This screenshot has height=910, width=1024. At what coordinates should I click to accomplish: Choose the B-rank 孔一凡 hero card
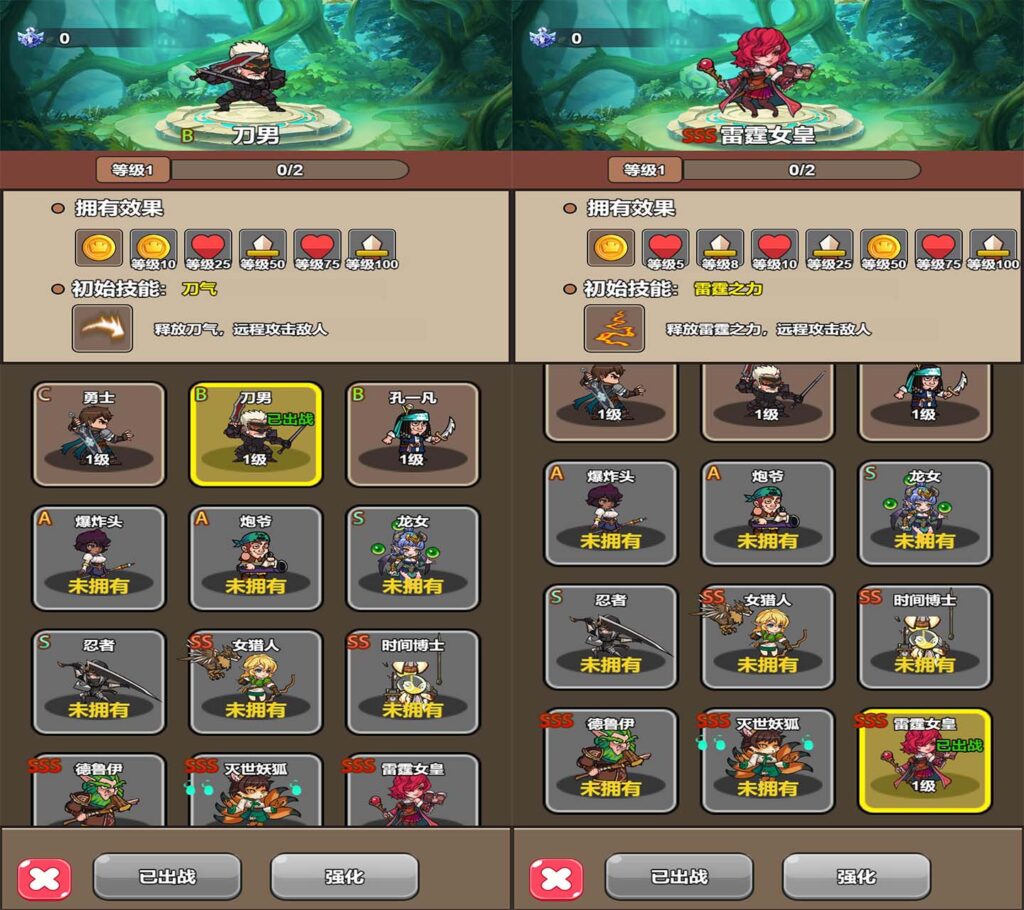click(x=412, y=434)
